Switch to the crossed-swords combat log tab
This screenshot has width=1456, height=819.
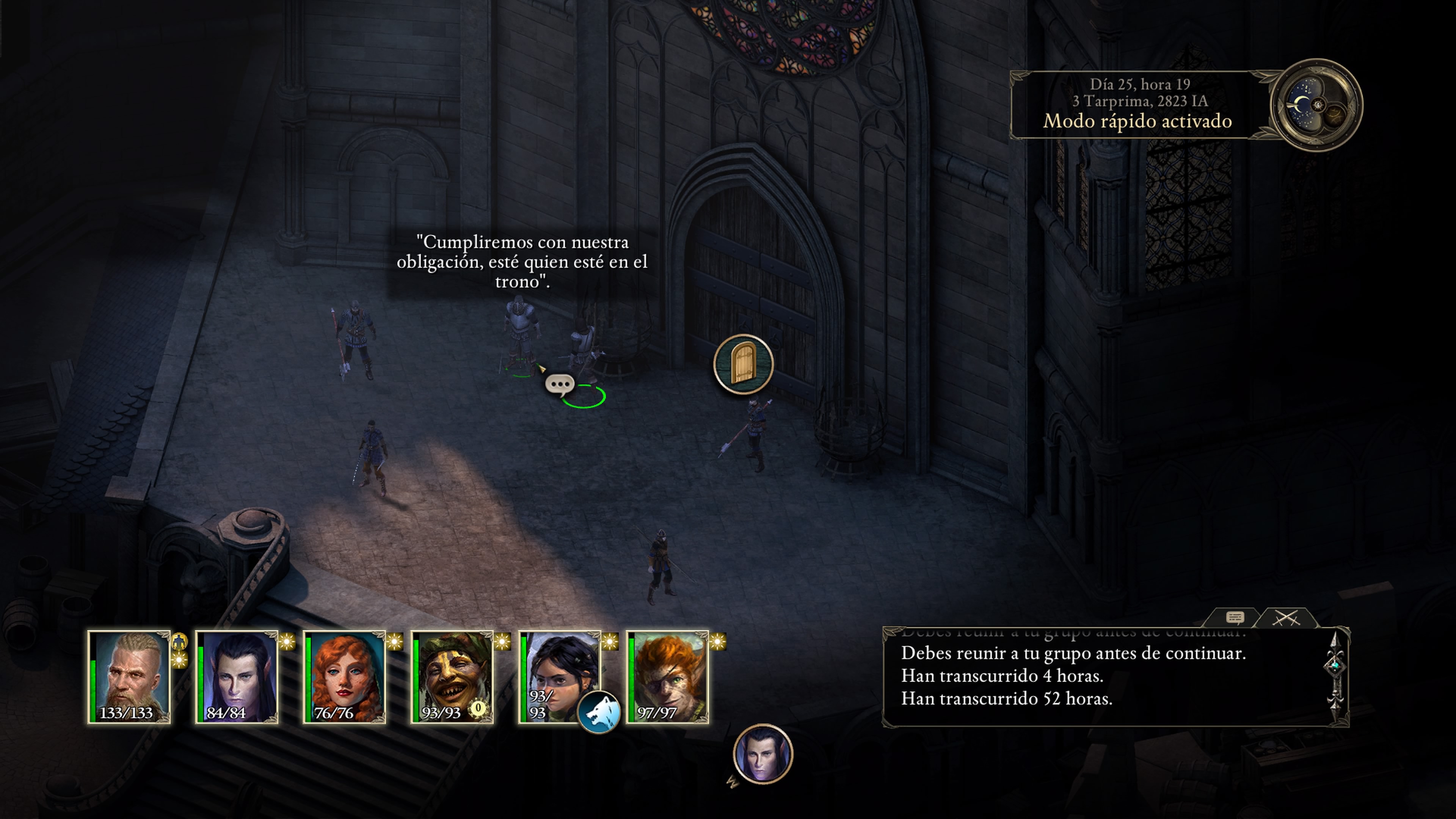tap(1286, 617)
